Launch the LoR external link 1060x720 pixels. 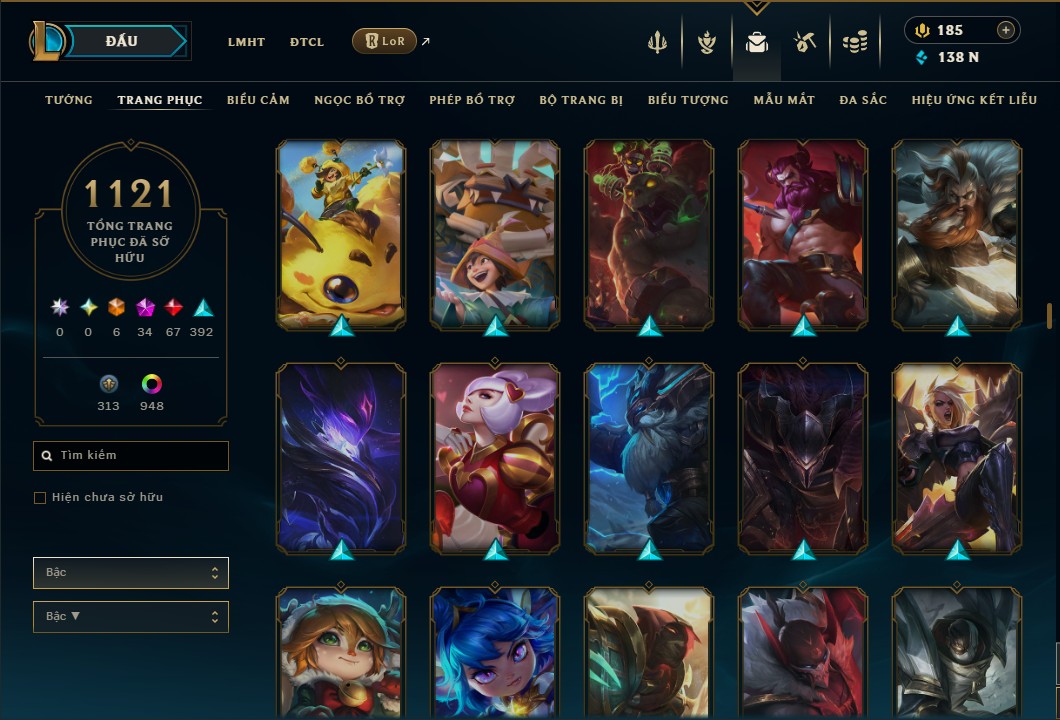[385, 41]
